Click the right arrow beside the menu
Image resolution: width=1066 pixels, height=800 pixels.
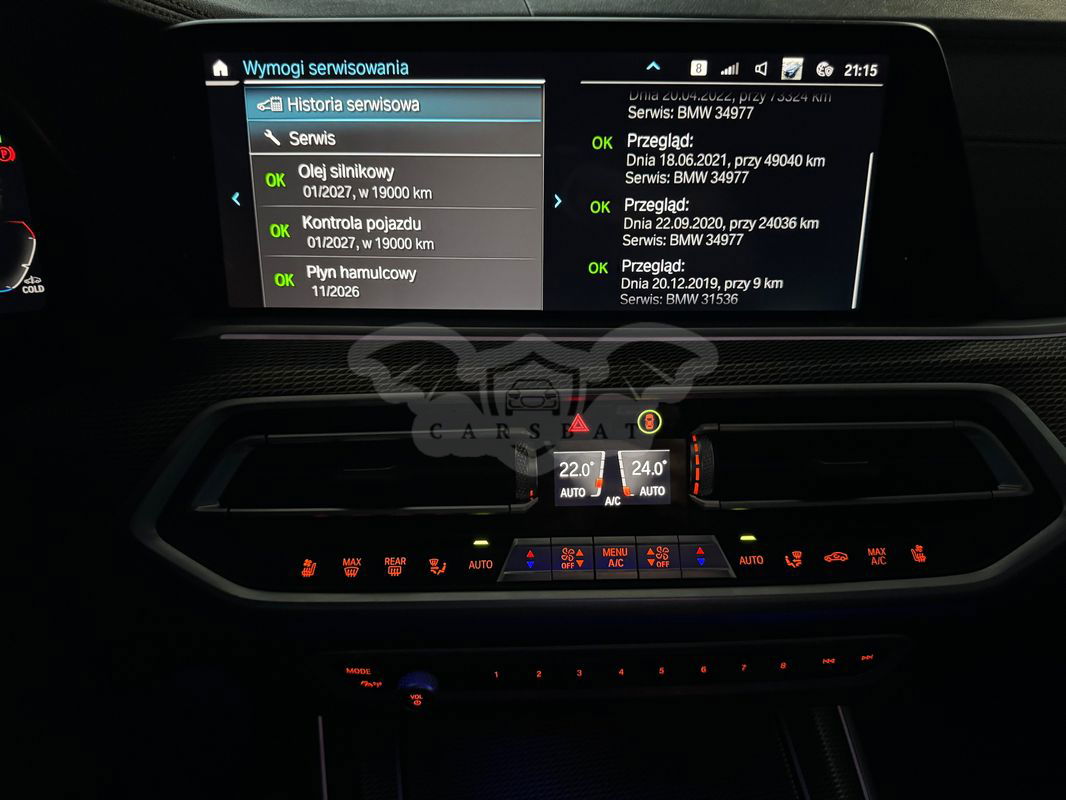pyautogui.click(x=558, y=200)
